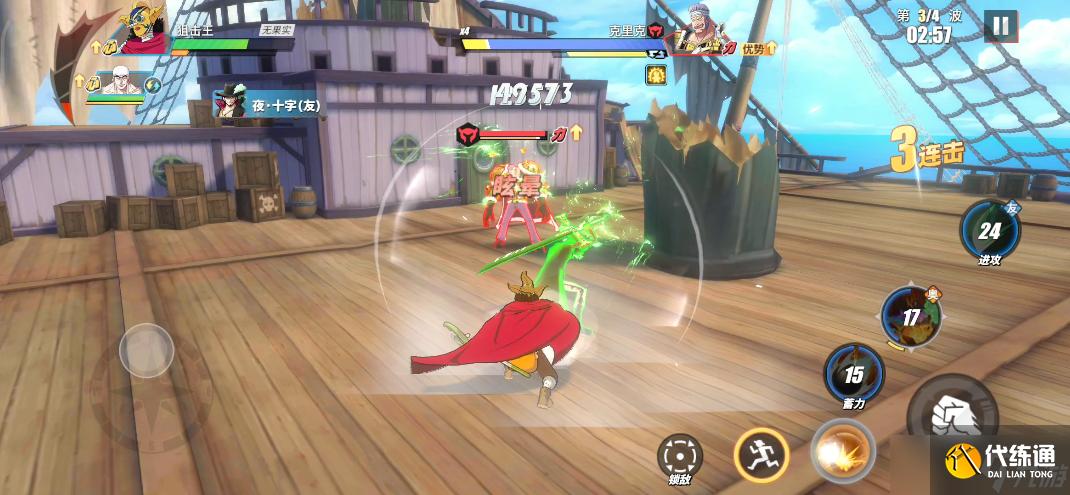1070x495 pixels.
Task: Fire the orange blast skill
Action: (840, 452)
